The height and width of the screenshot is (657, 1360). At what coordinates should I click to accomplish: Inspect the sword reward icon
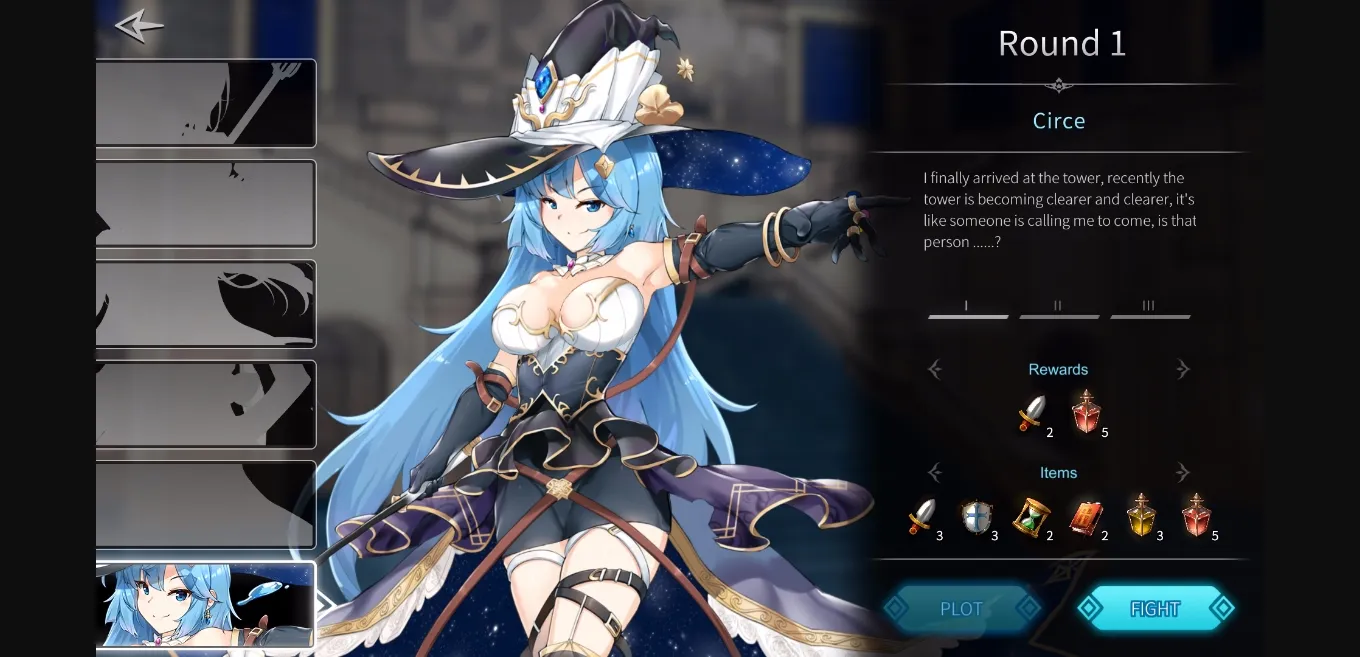click(x=1031, y=413)
